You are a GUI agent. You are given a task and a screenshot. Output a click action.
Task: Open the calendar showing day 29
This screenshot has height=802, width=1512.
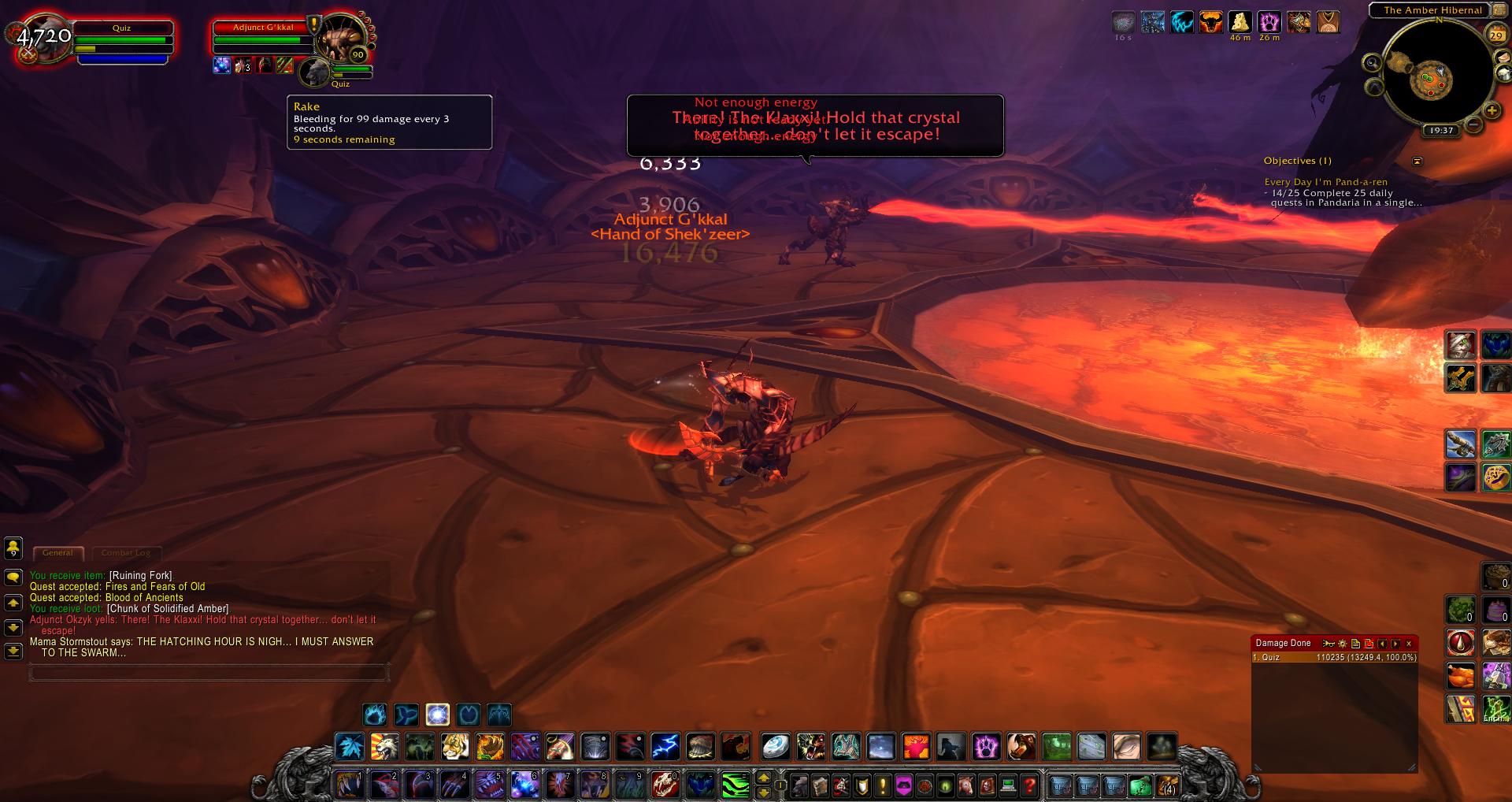click(1495, 35)
